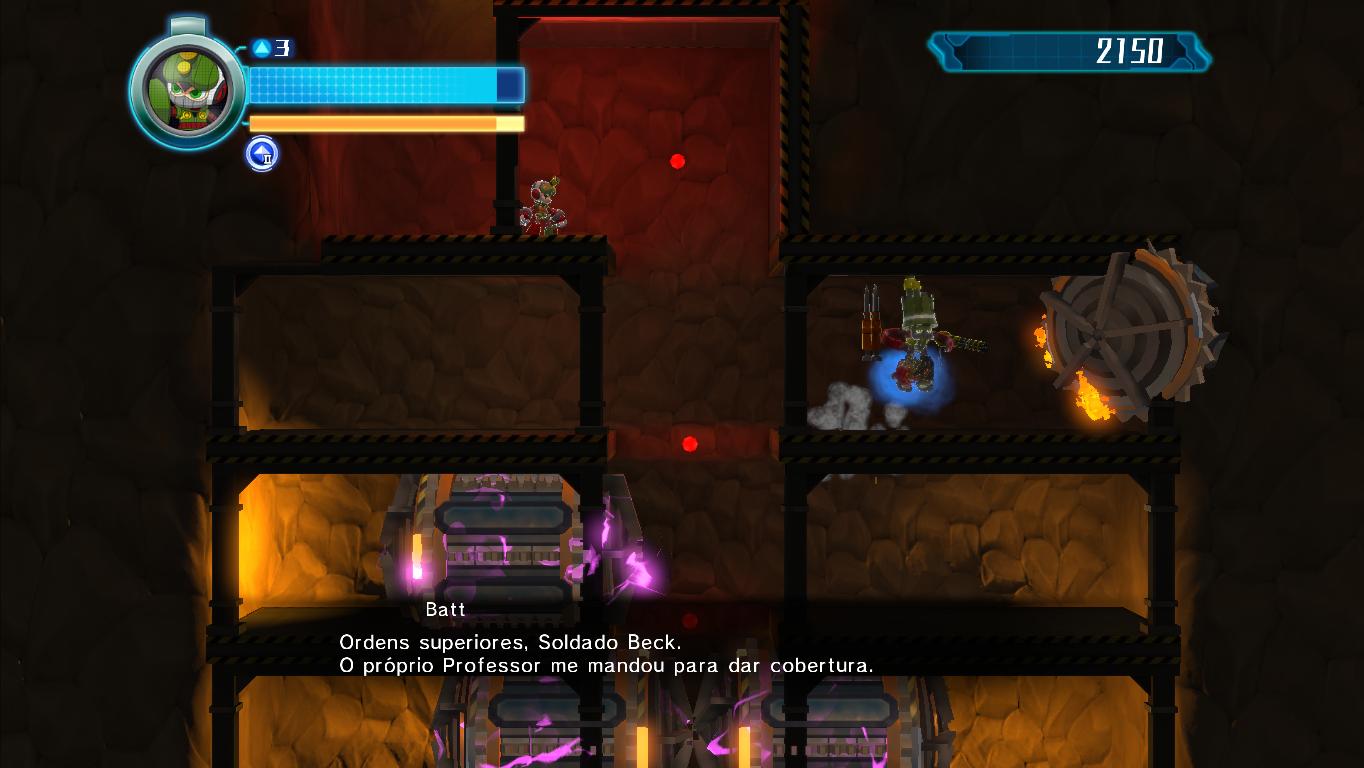
Task: Click the darker segment at the health bar's end
Action: click(510, 86)
